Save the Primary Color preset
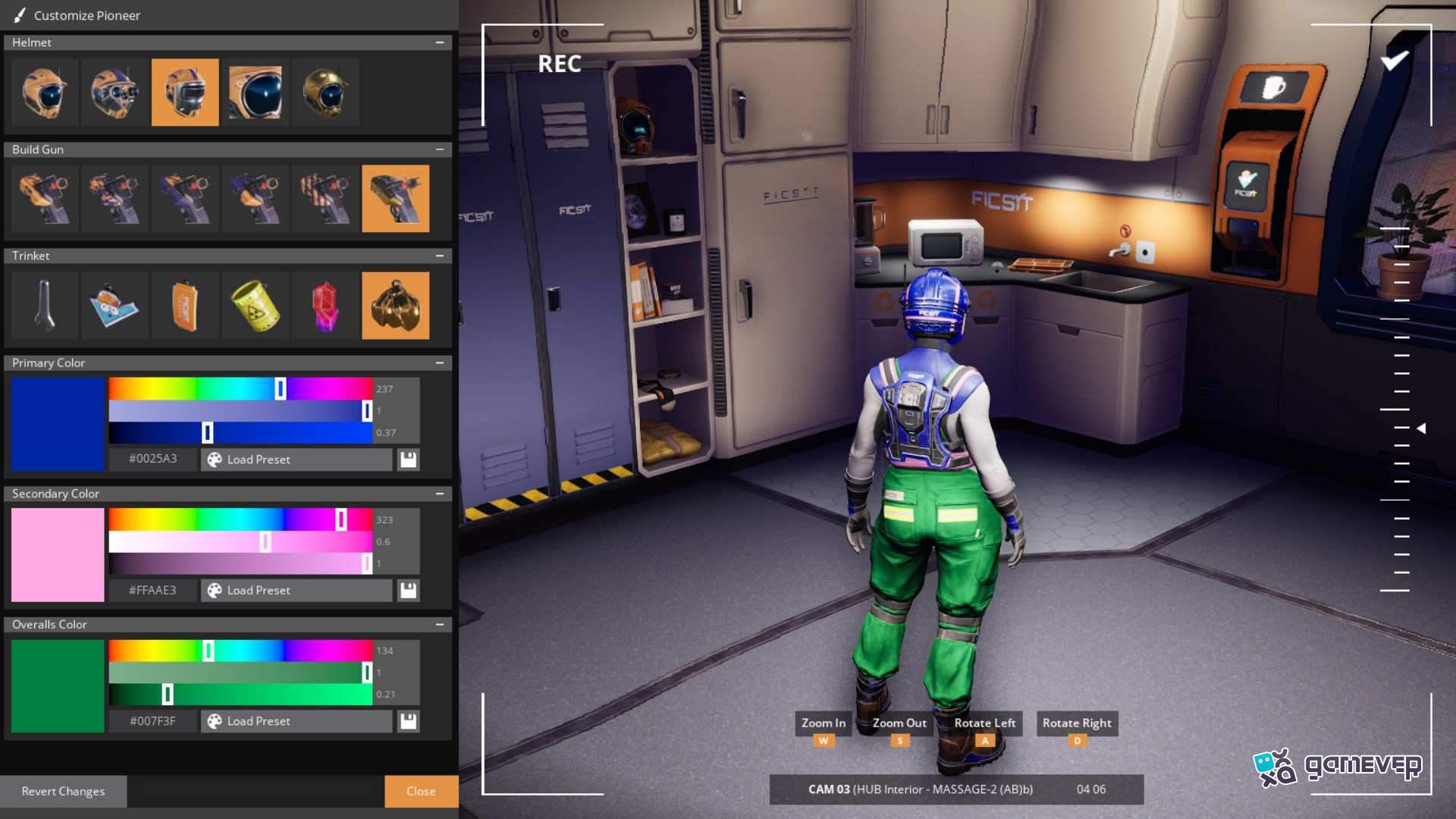The image size is (1456, 819). point(408,459)
